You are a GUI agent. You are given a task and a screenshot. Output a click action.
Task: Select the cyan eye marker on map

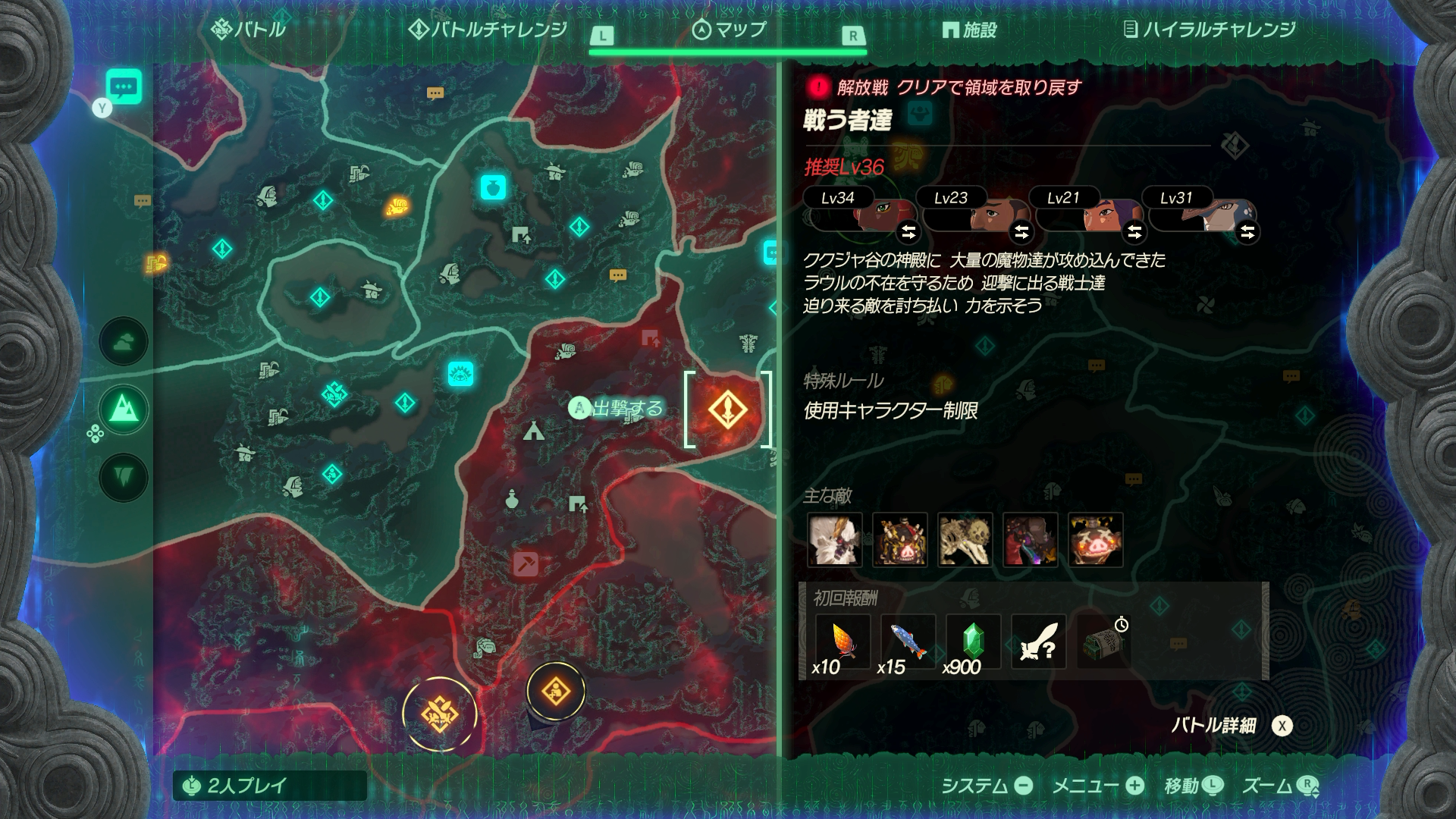(x=460, y=373)
